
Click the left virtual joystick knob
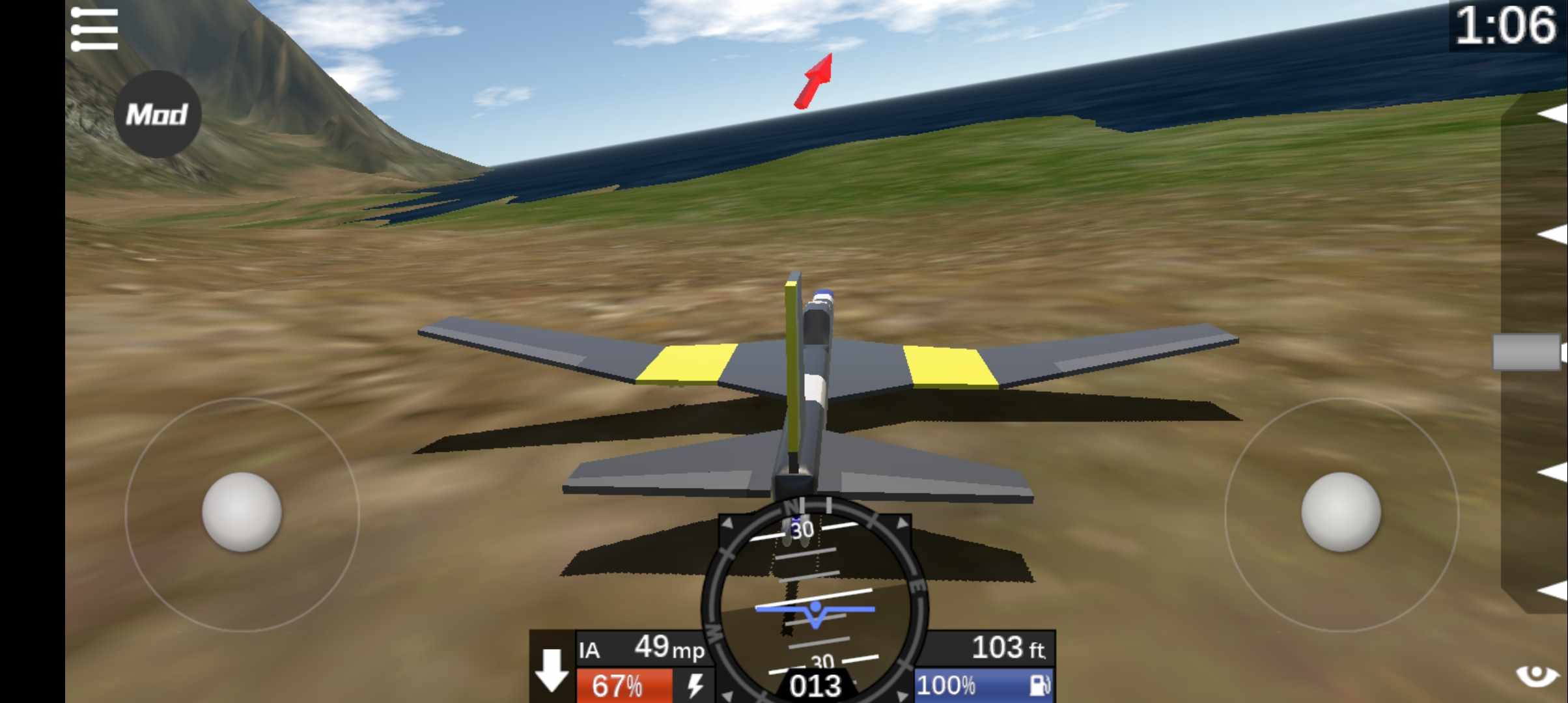coord(242,512)
